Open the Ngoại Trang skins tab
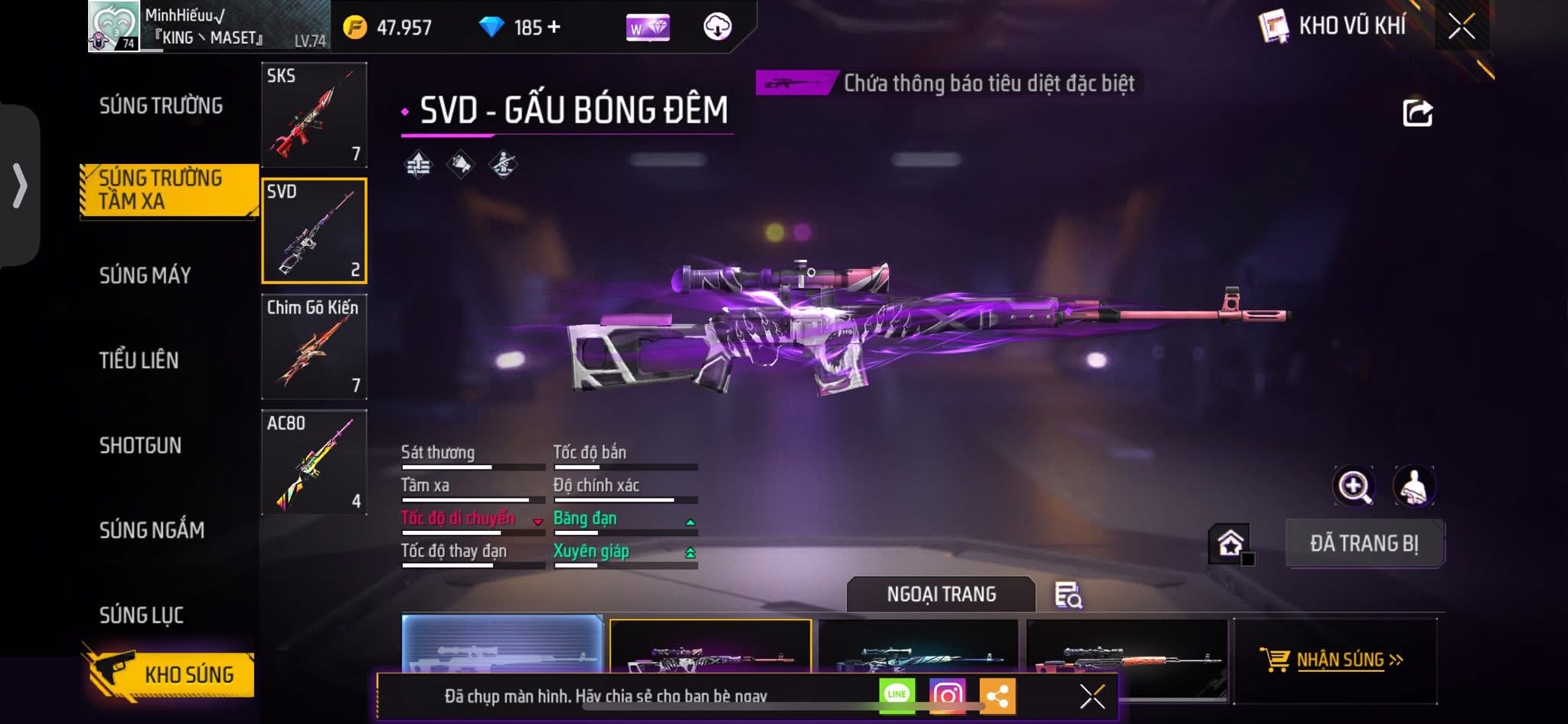The image size is (1568, 724). (x=941, y=595)
